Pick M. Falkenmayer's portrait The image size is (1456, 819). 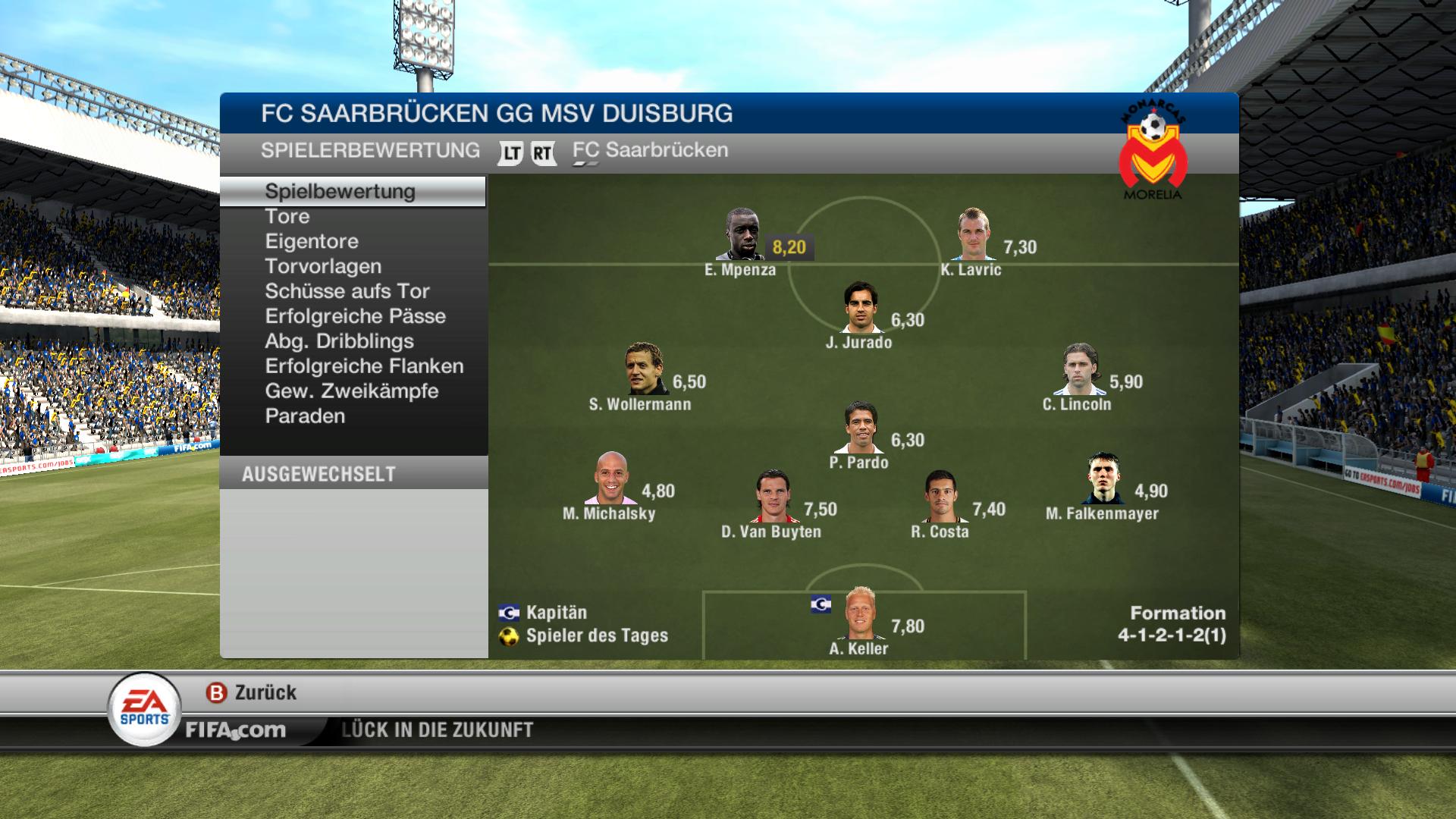pos(1103,479)
